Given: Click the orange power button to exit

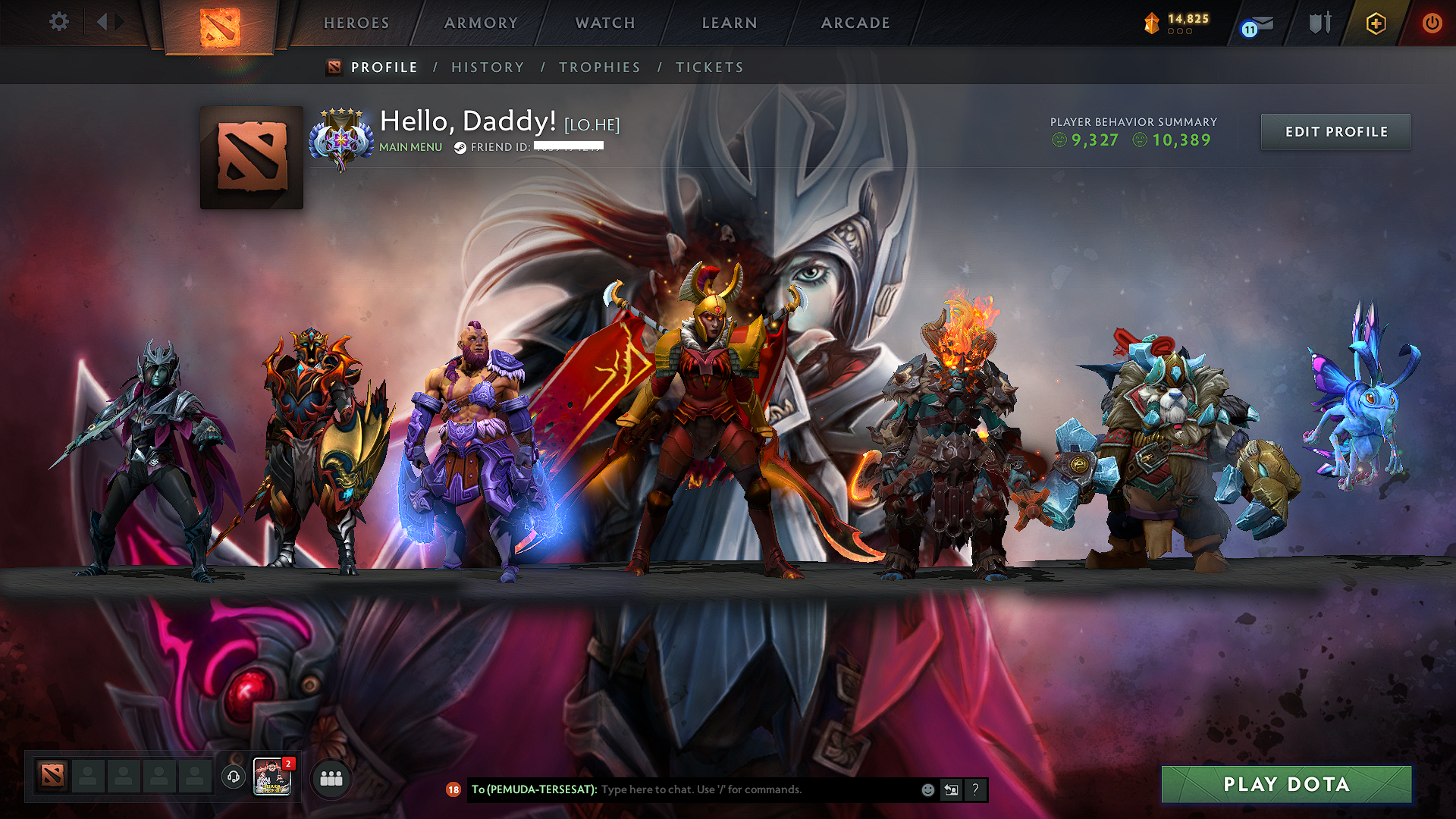Looking at the screenshot, I should click(1432, 23).
